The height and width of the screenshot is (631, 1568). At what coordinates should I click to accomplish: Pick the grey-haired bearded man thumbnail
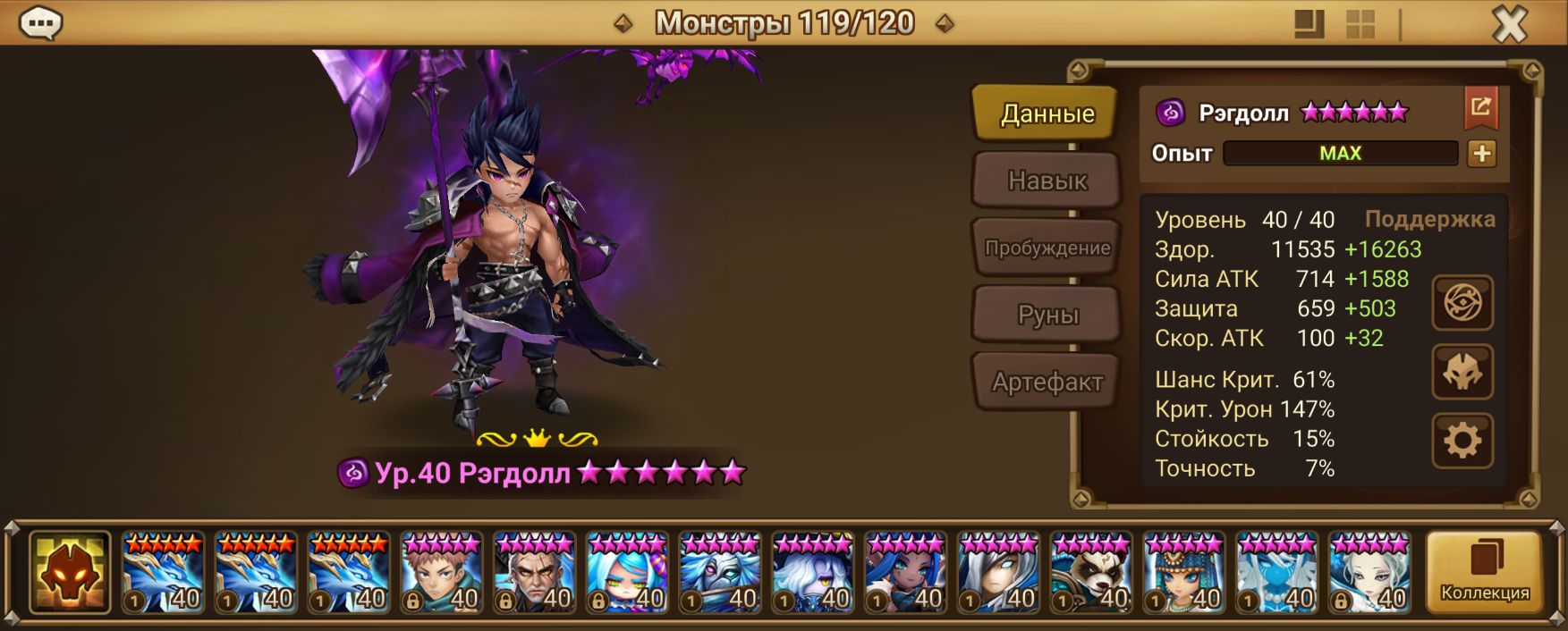coord(534,573)
